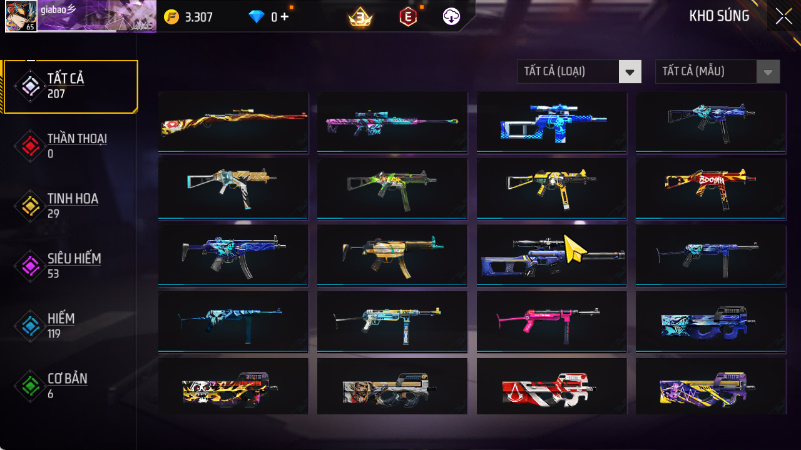801x450 pixels.
Task: Select the Tất Cả category tab
Action: tap(70, 85)
